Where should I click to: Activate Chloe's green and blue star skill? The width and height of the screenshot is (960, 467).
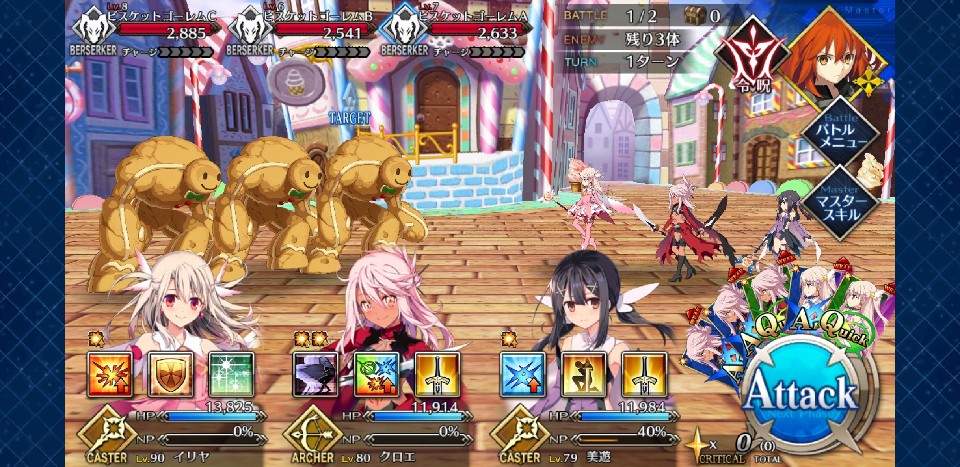376,374
